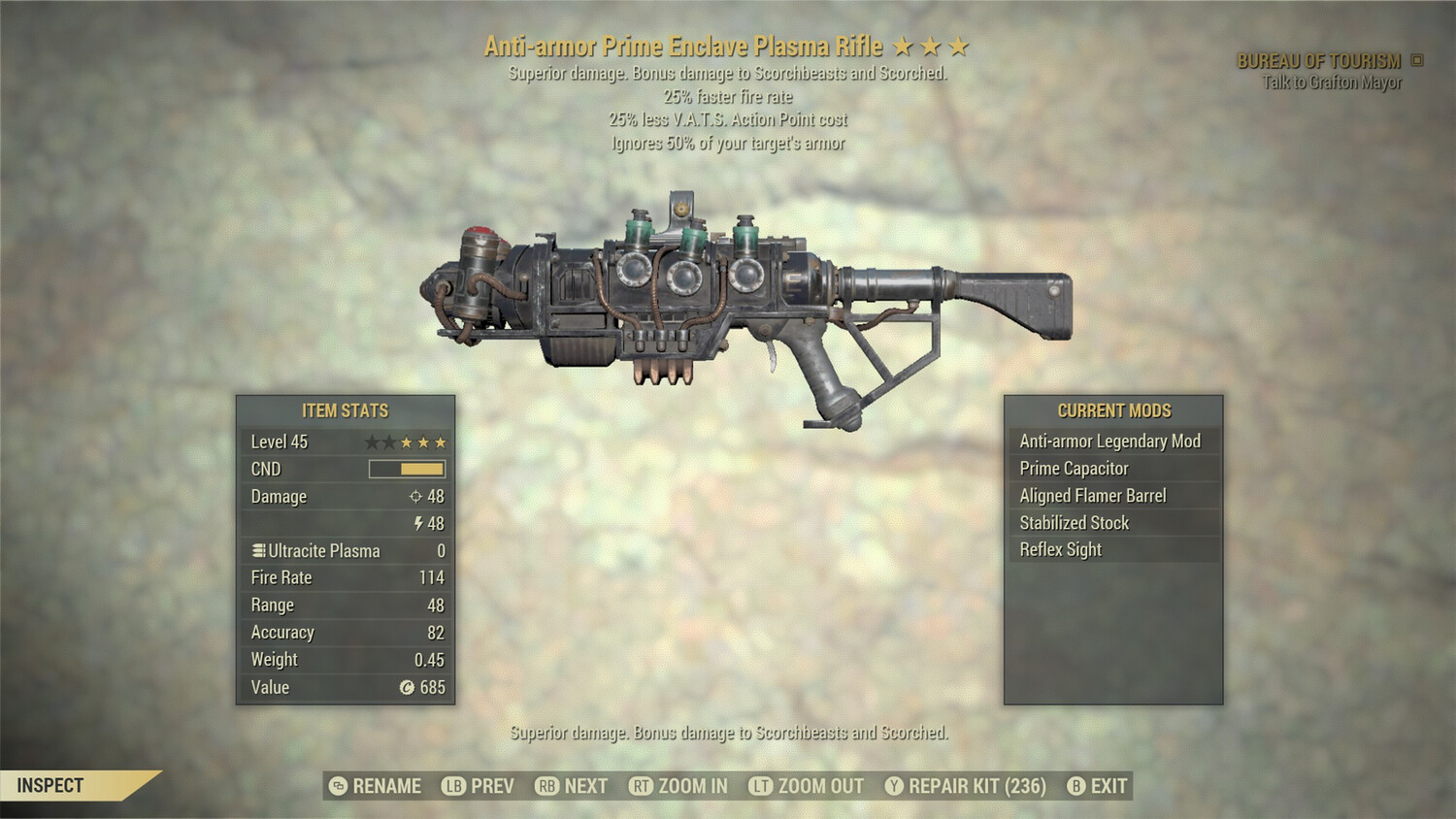
Task: Click the LT Zoom Out button icon
Action: (760, 787)
